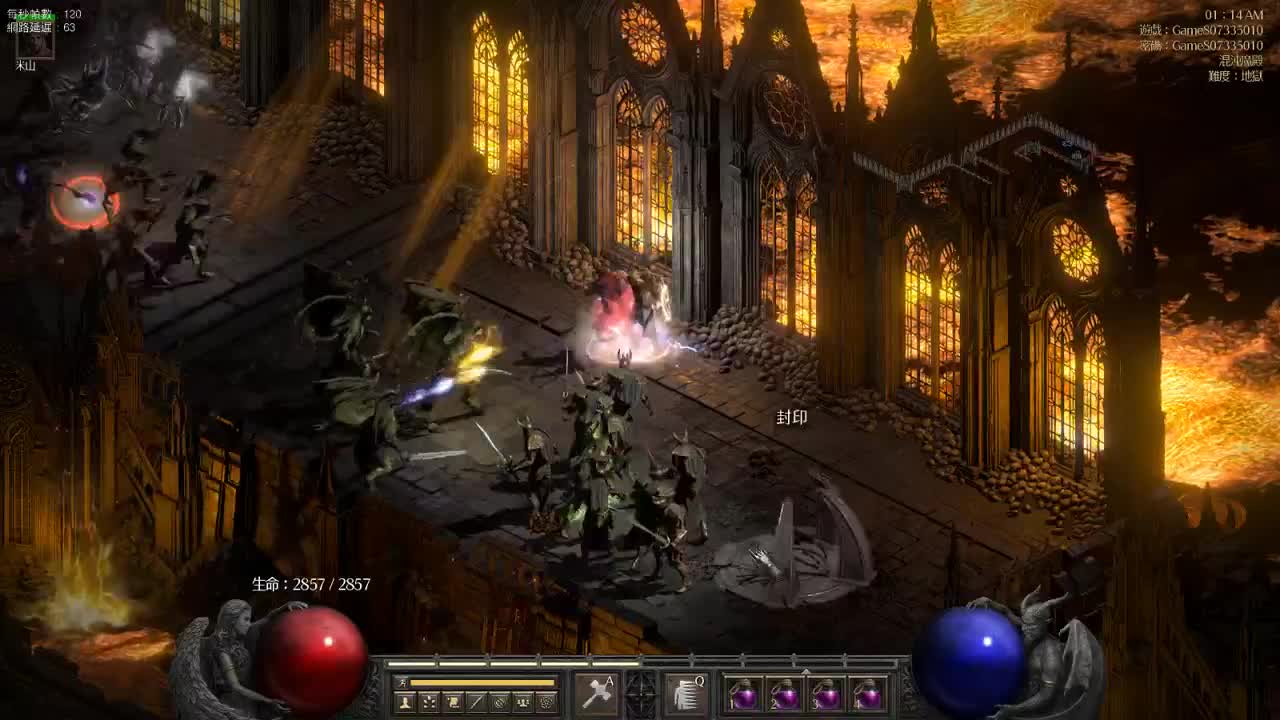Use the purple potion in belt slot 4
Screen dimensions: 1280x720
(x=868, y=695)
